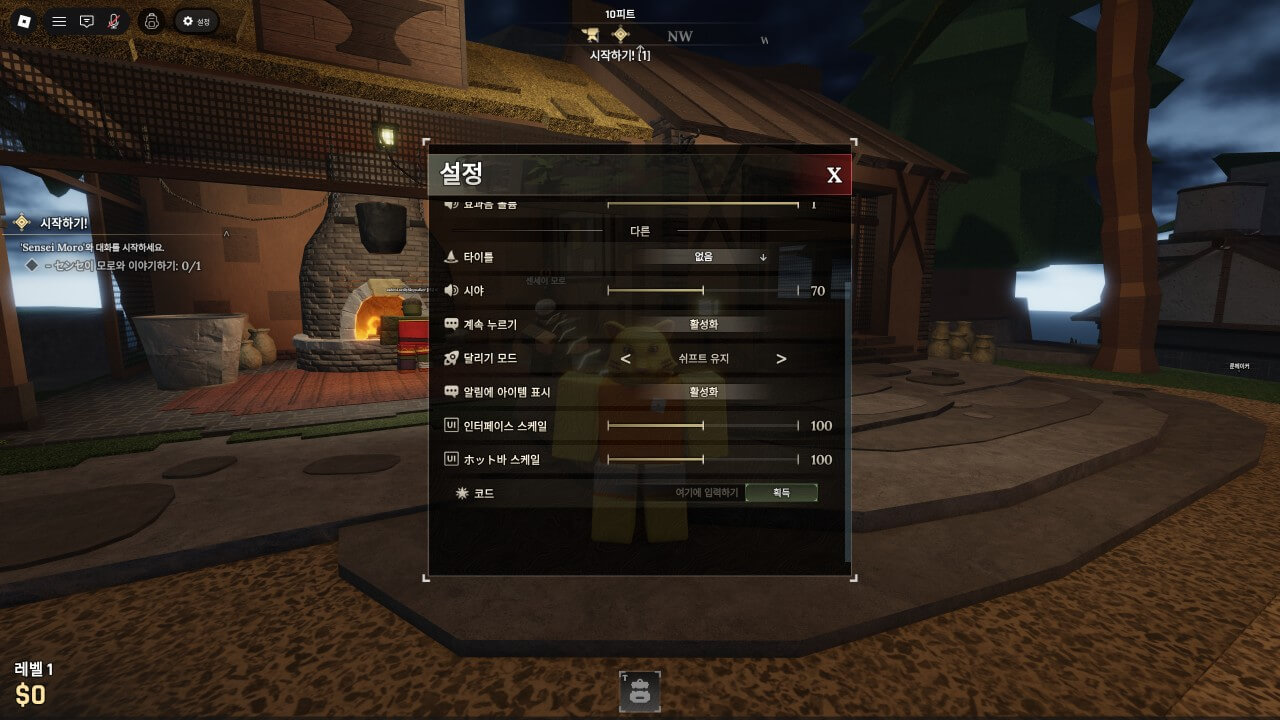Adjust the 시야 field of view slider
1280x720 pixels.
pyautogui.click(x=703, y=291)
